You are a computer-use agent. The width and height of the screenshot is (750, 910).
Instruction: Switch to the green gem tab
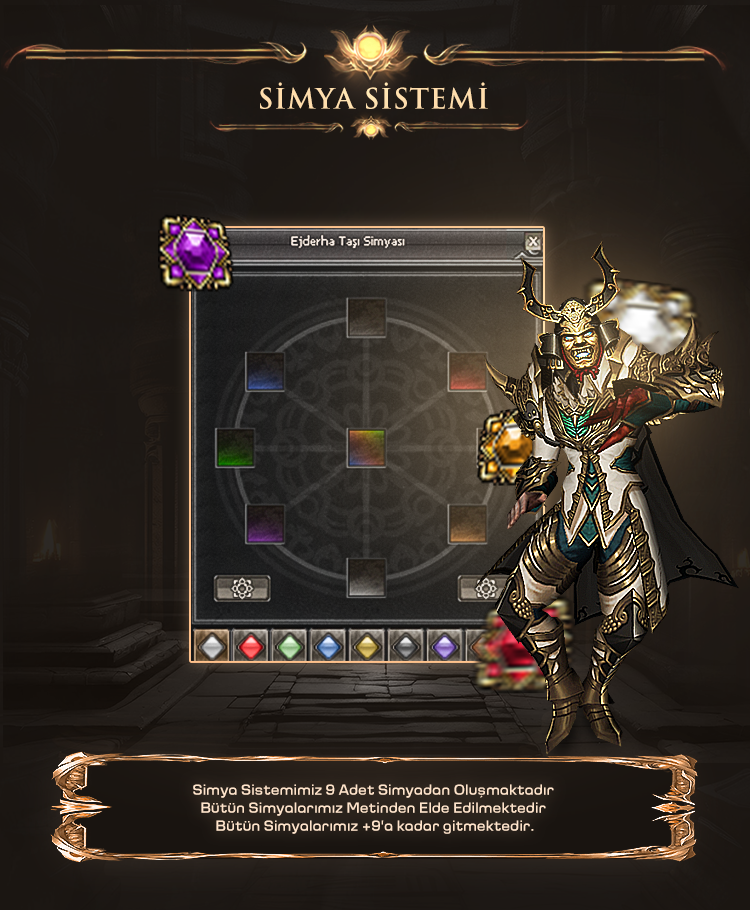coord(289,647)
